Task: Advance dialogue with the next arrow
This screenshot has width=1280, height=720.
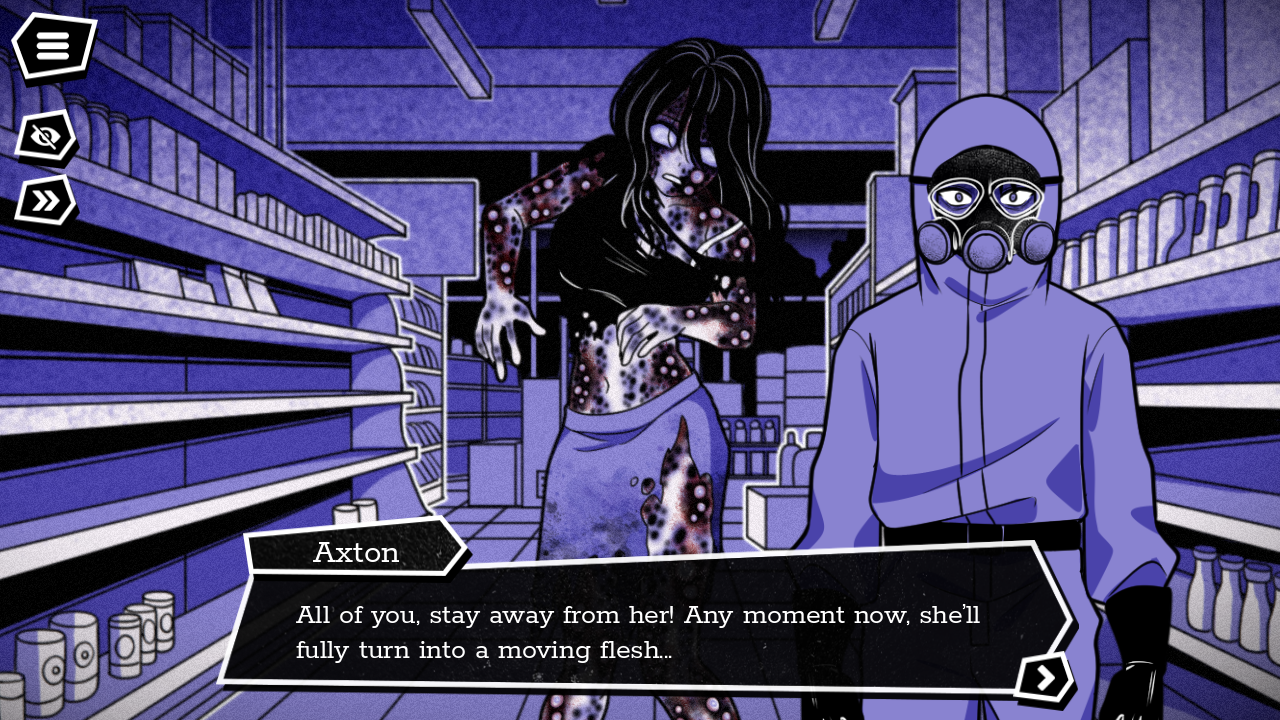Action: (1045, 678)
